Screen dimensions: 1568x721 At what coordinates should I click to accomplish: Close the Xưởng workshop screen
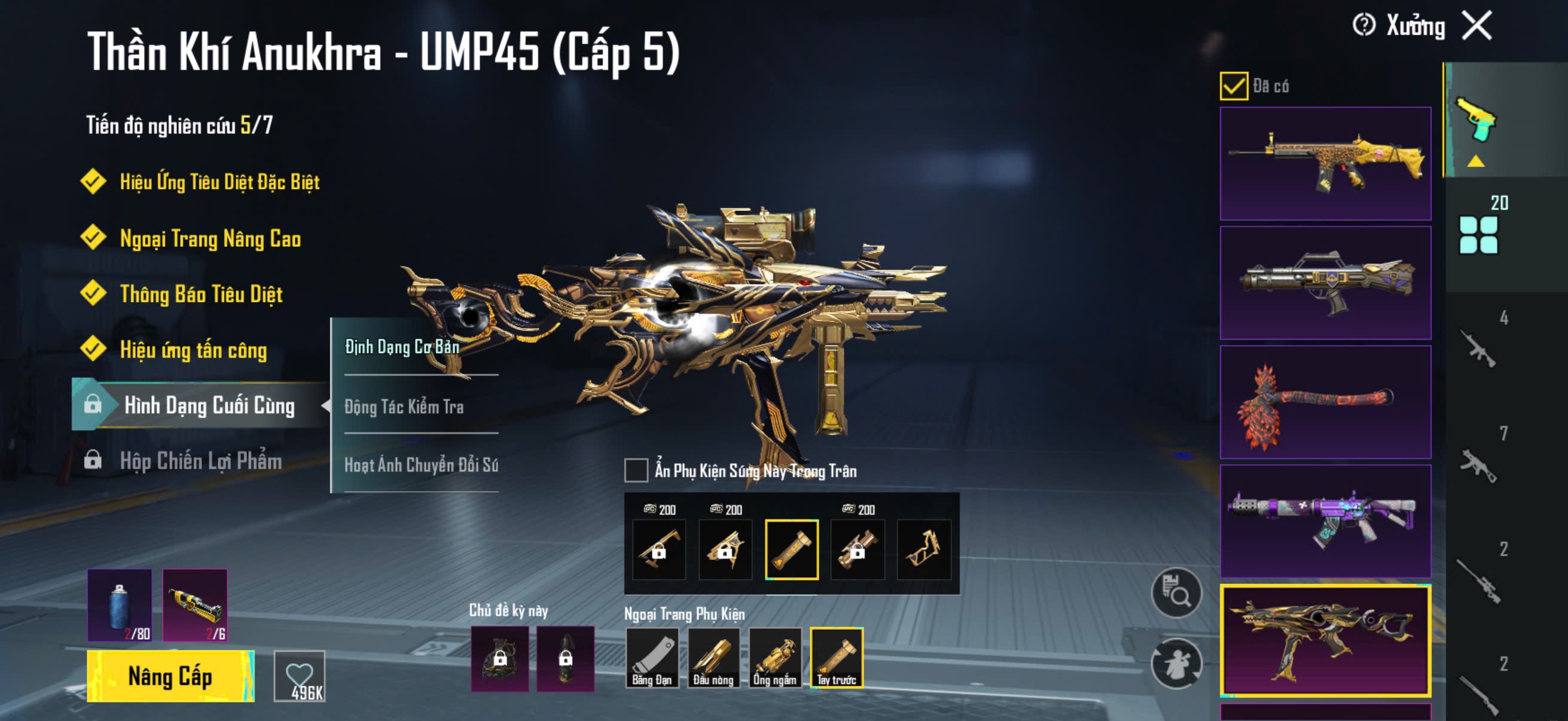click(1477, 26)
